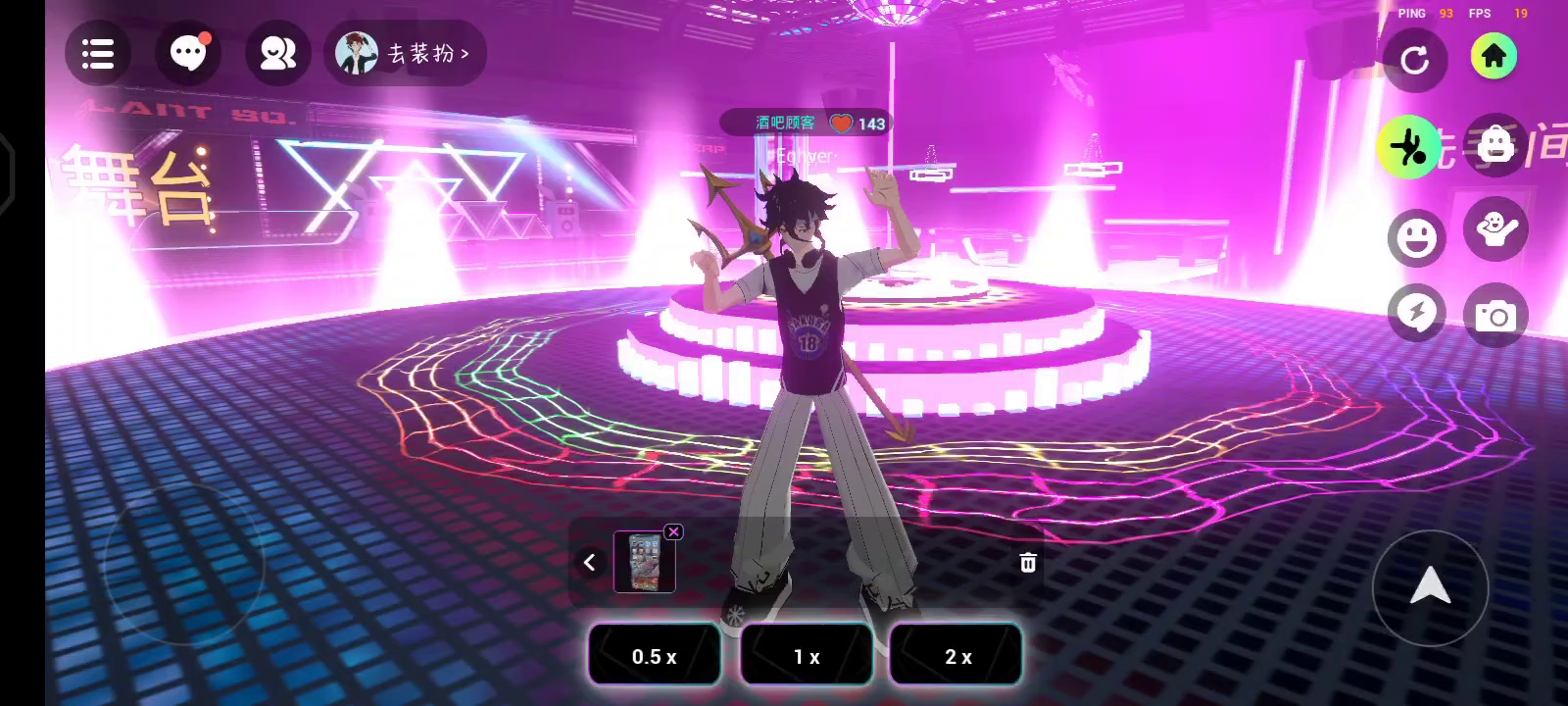Select the phone screenshot thumbnail
This screenshot has width=1568, height=706.
pos(644,563)
